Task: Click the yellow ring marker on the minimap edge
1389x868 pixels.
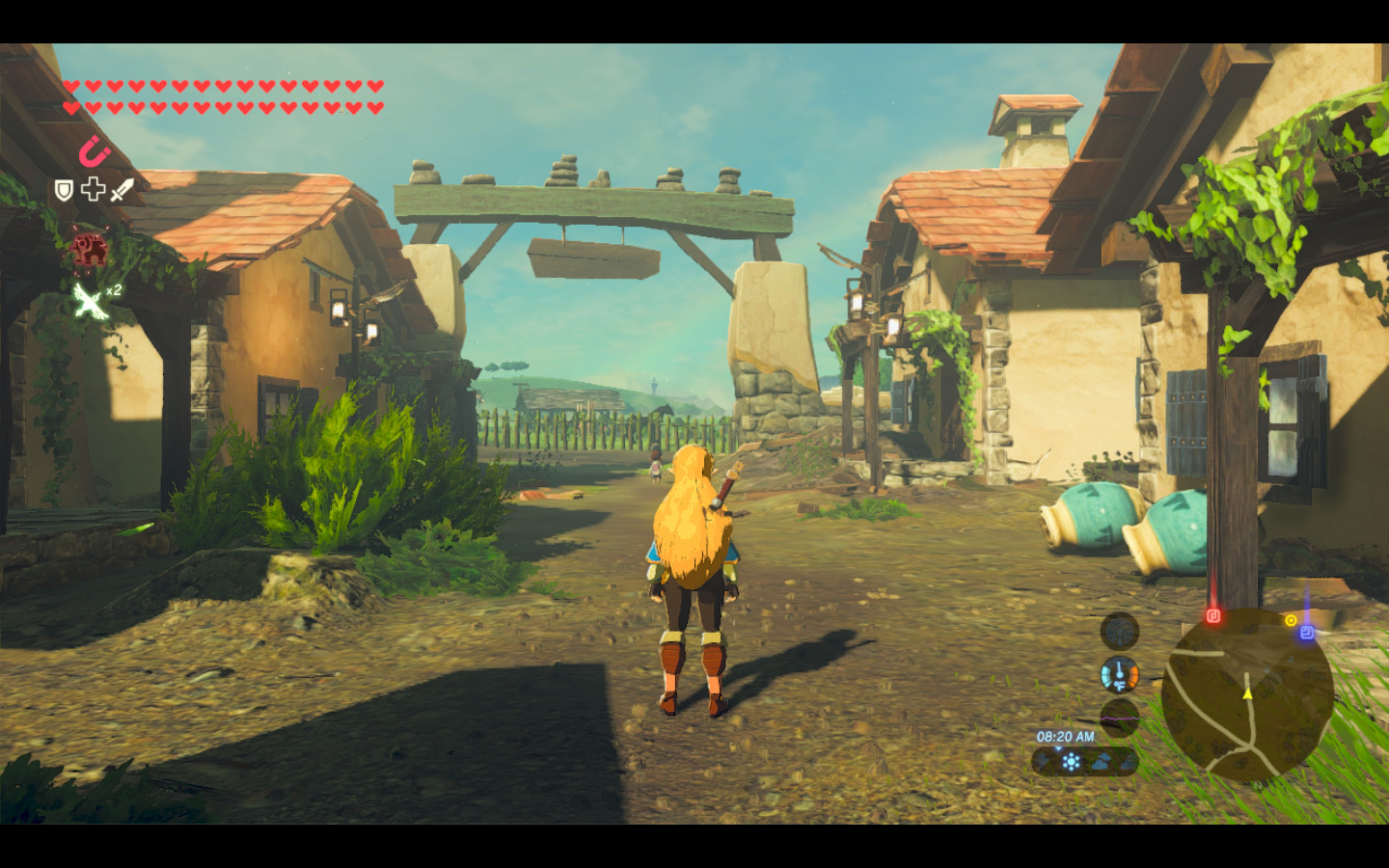Action: (x=1291, y=620)
